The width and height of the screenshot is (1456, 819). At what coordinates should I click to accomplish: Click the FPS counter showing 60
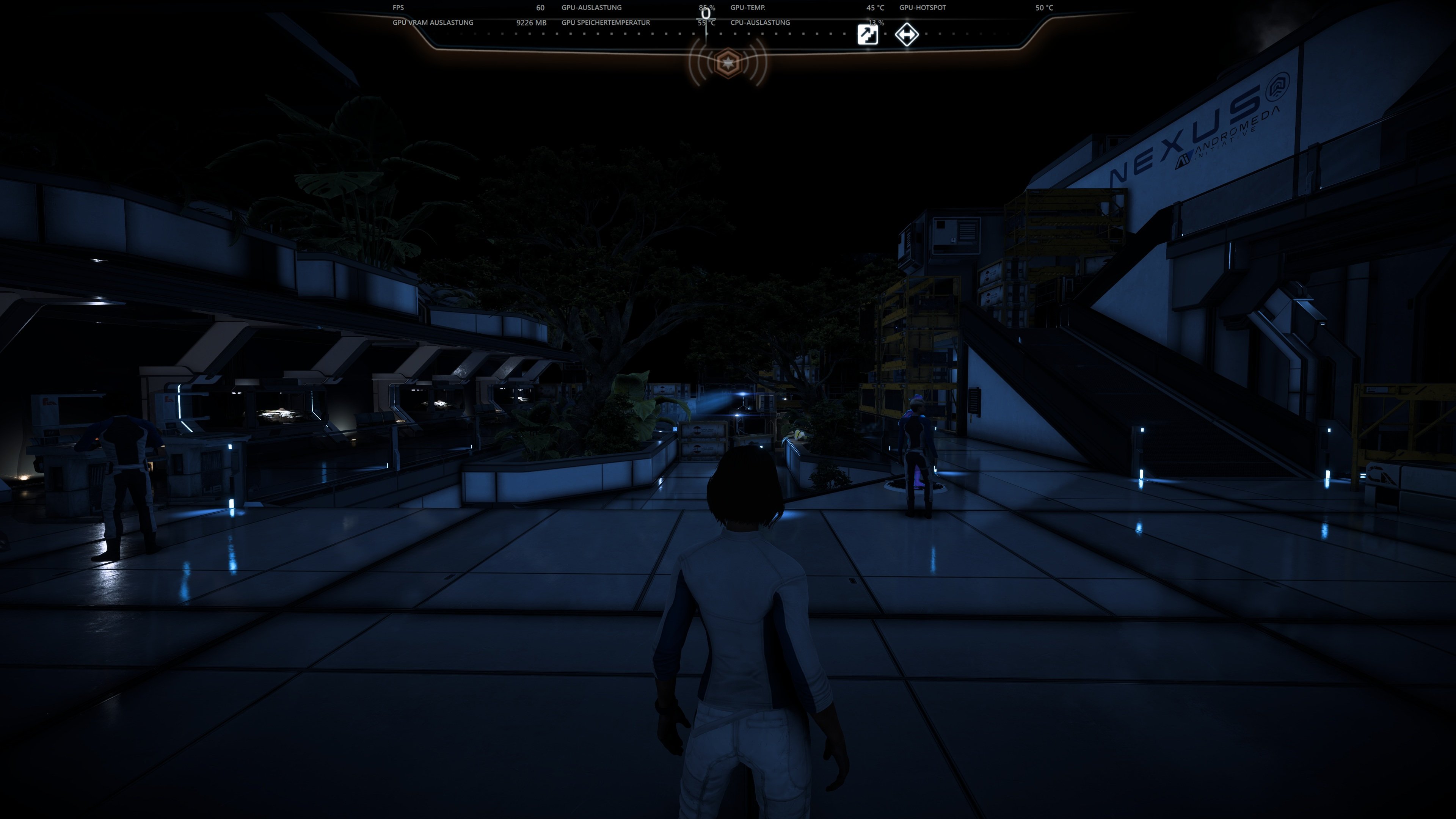click(x=540, y=8)
